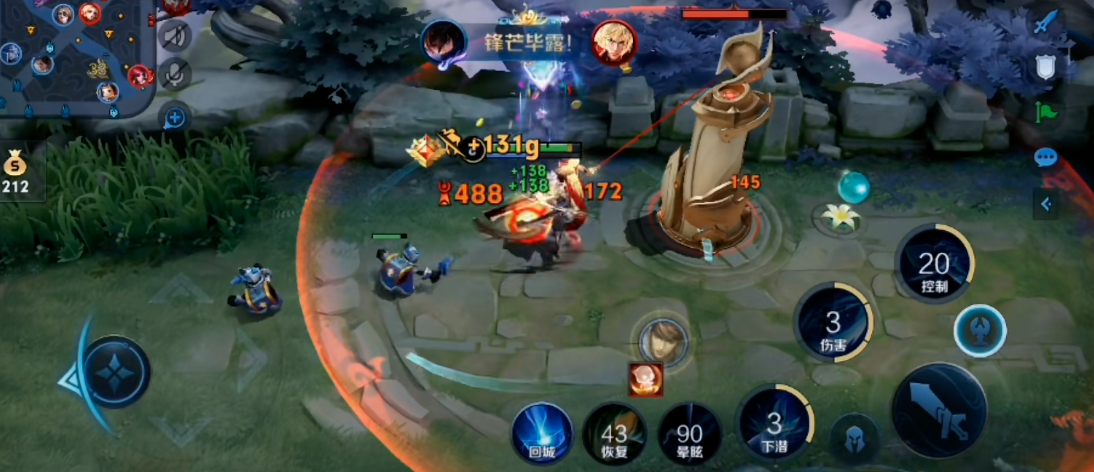
Task: Toggle the muted microphone icon
Action: point(176,75)
